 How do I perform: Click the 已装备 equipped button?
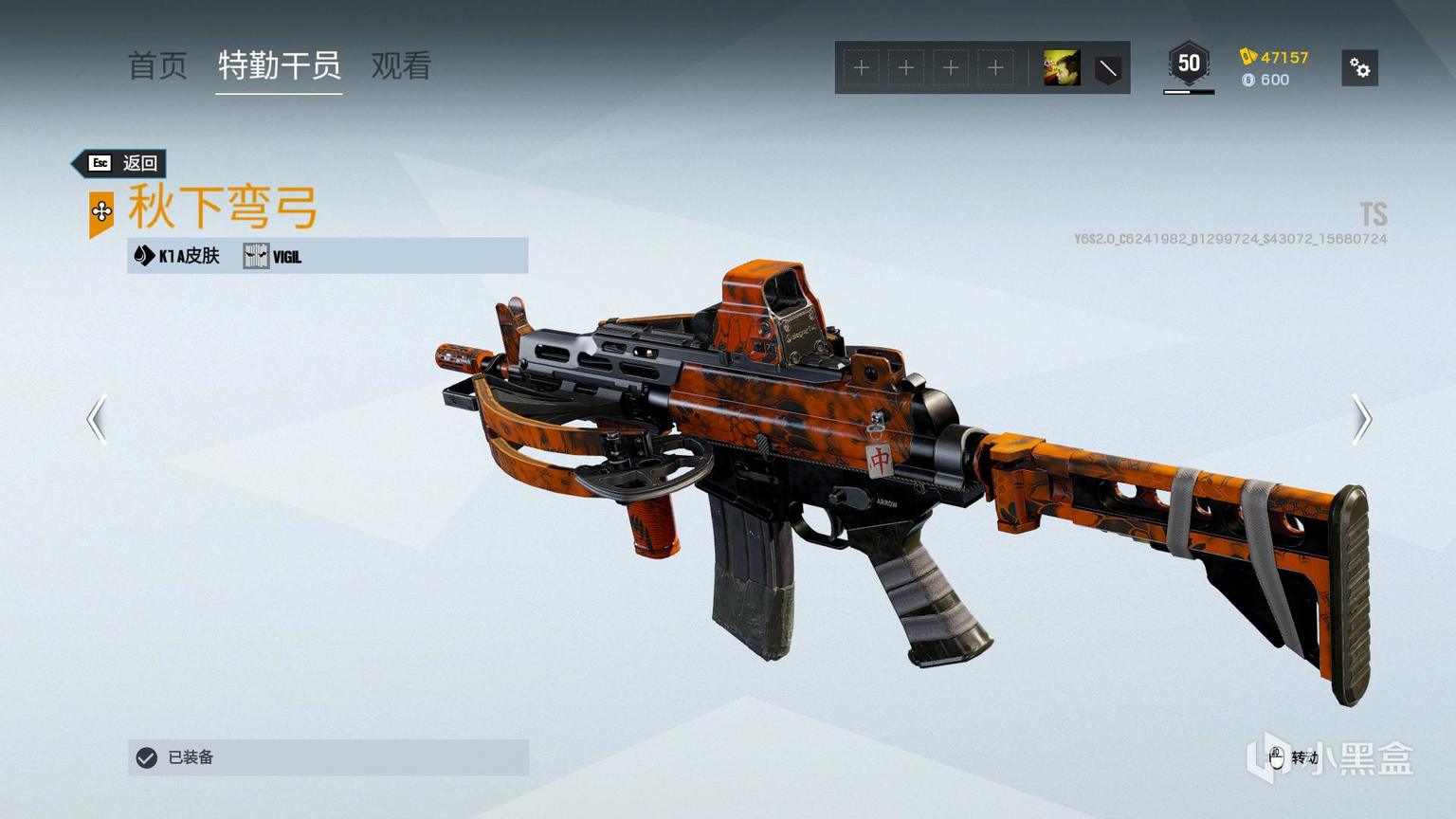pyautogui.click(x=328, y=757)
